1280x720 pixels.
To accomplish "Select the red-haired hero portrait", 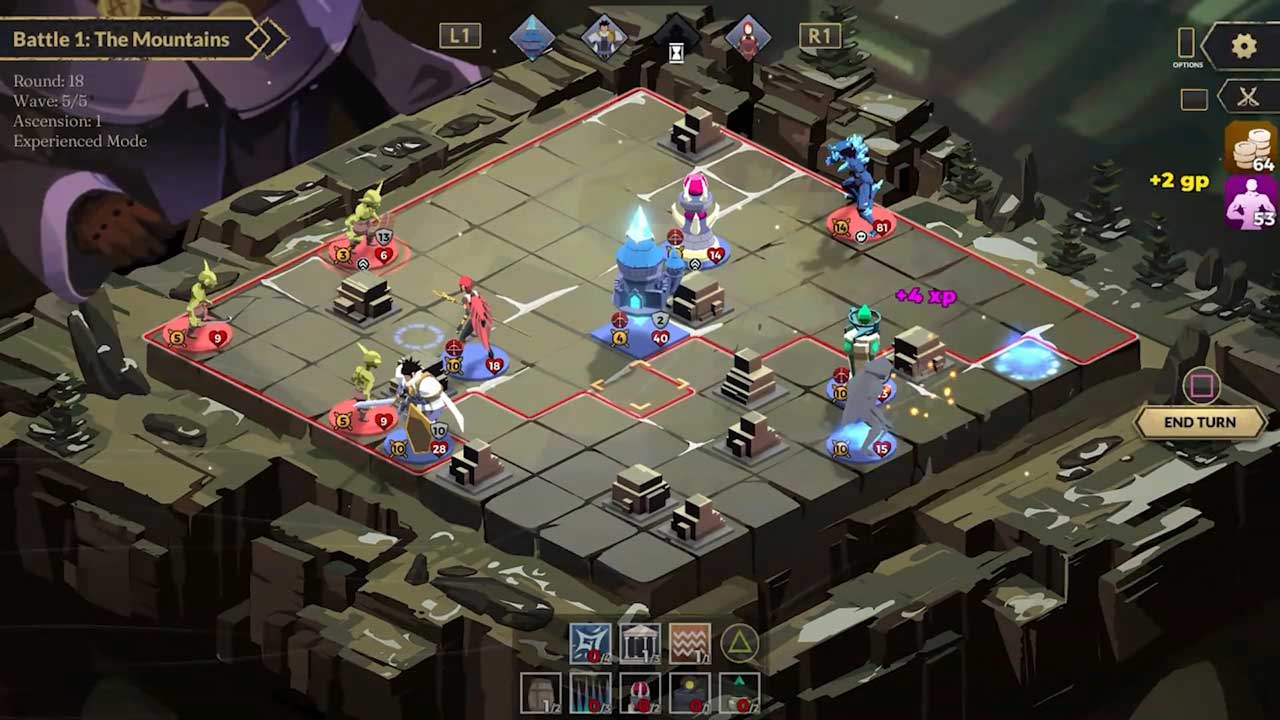I will point(747,37).
